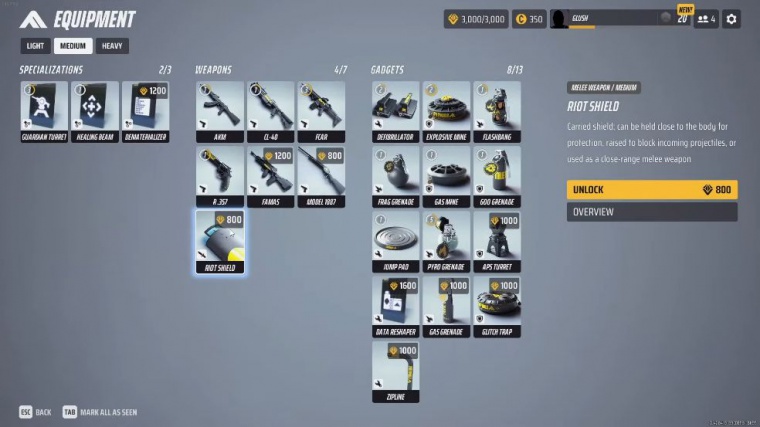Screen dimensions: 760x427
Task: Open the Riot Shield overview
Action: click(651, 212)
